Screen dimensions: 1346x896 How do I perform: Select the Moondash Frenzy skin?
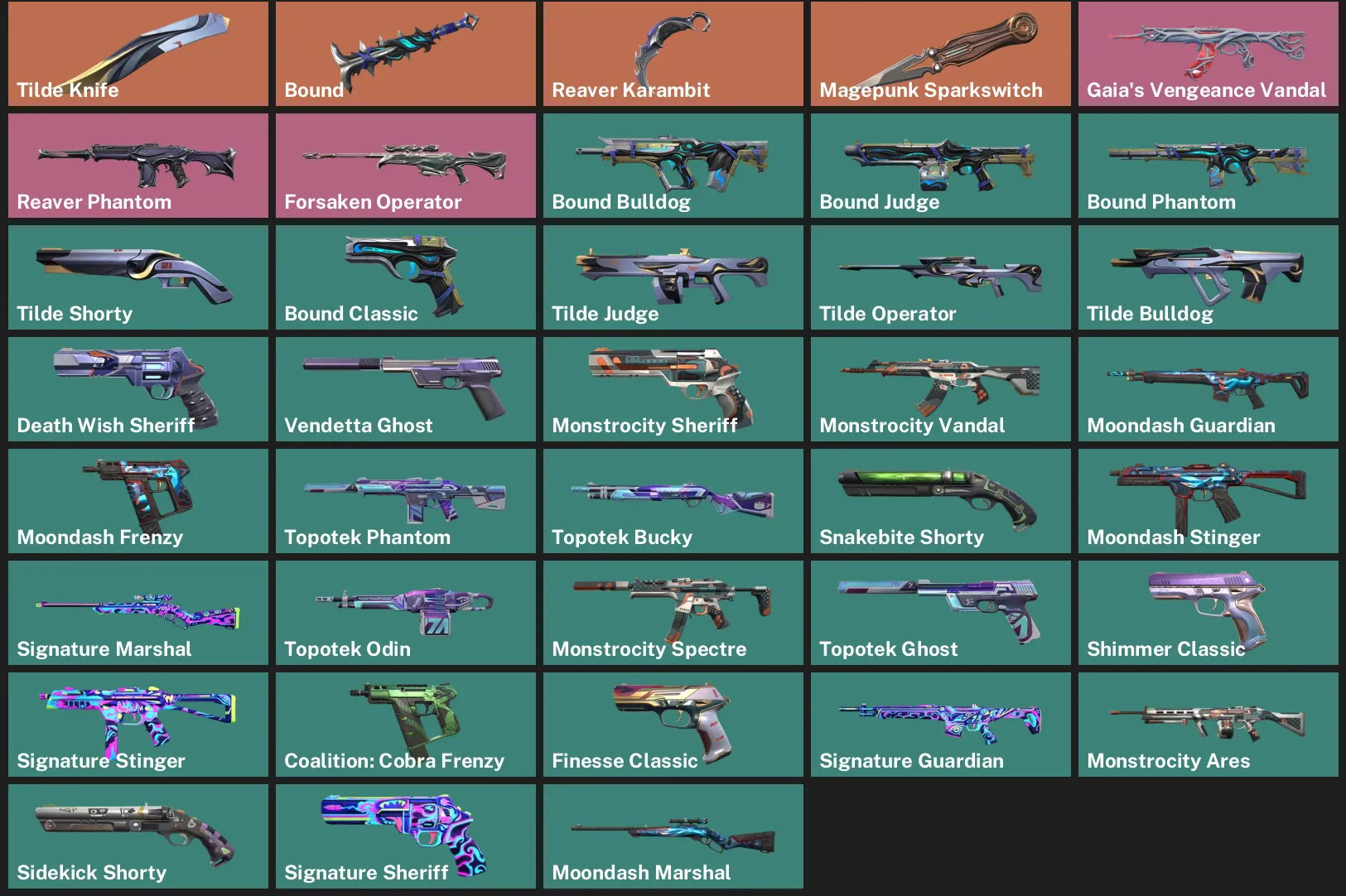pos(137,500)
